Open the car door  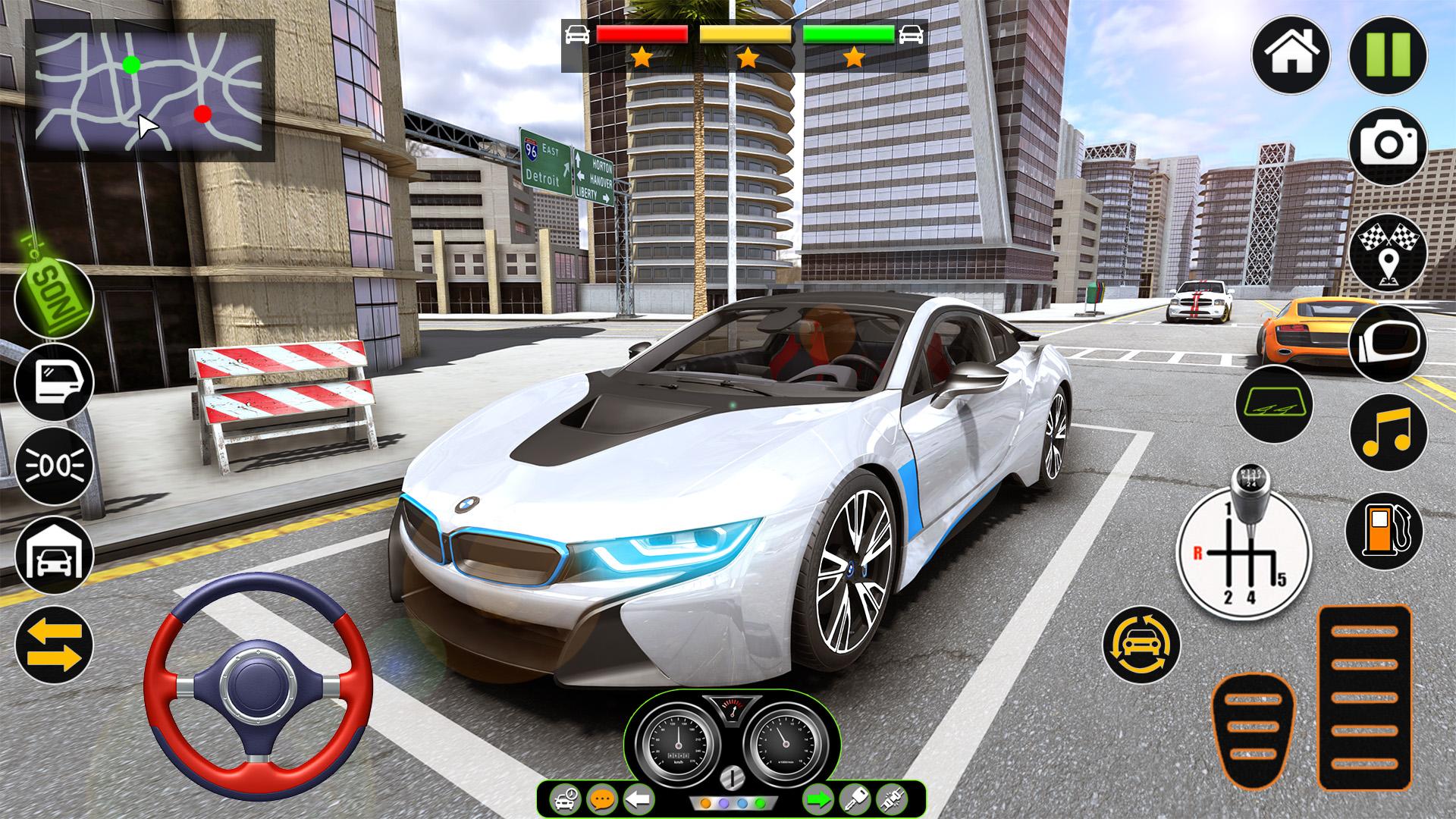[54, 381]
